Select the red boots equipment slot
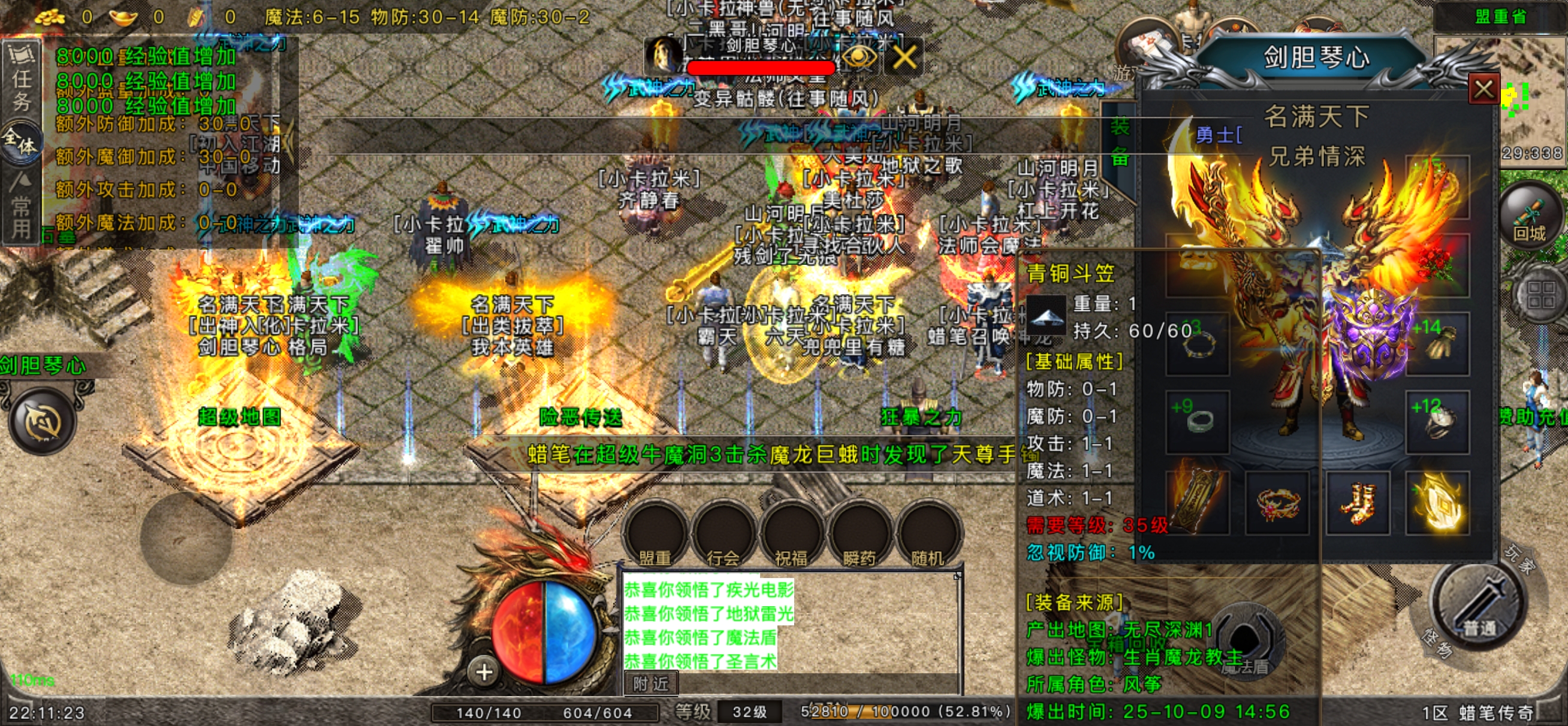This screenshot has height=726, width=1568. [1358, 502]
